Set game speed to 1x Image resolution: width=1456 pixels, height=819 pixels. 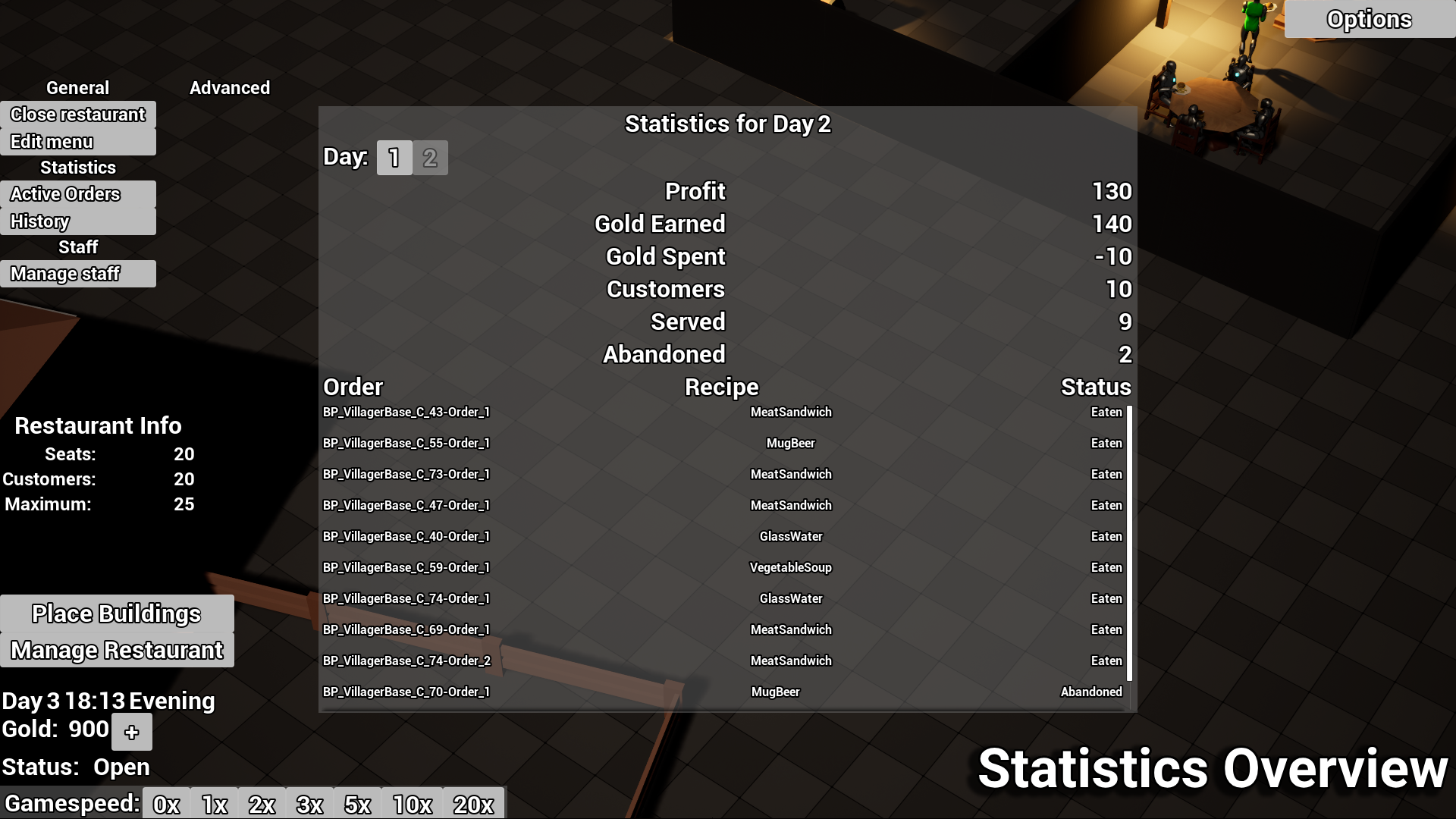click(x=215, y=804)
